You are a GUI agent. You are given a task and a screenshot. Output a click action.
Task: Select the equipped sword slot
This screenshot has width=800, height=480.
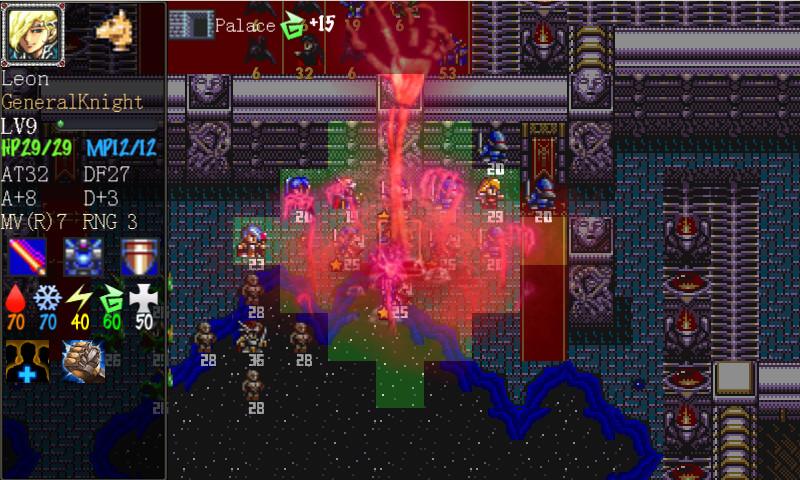click(x=26, y=258)
